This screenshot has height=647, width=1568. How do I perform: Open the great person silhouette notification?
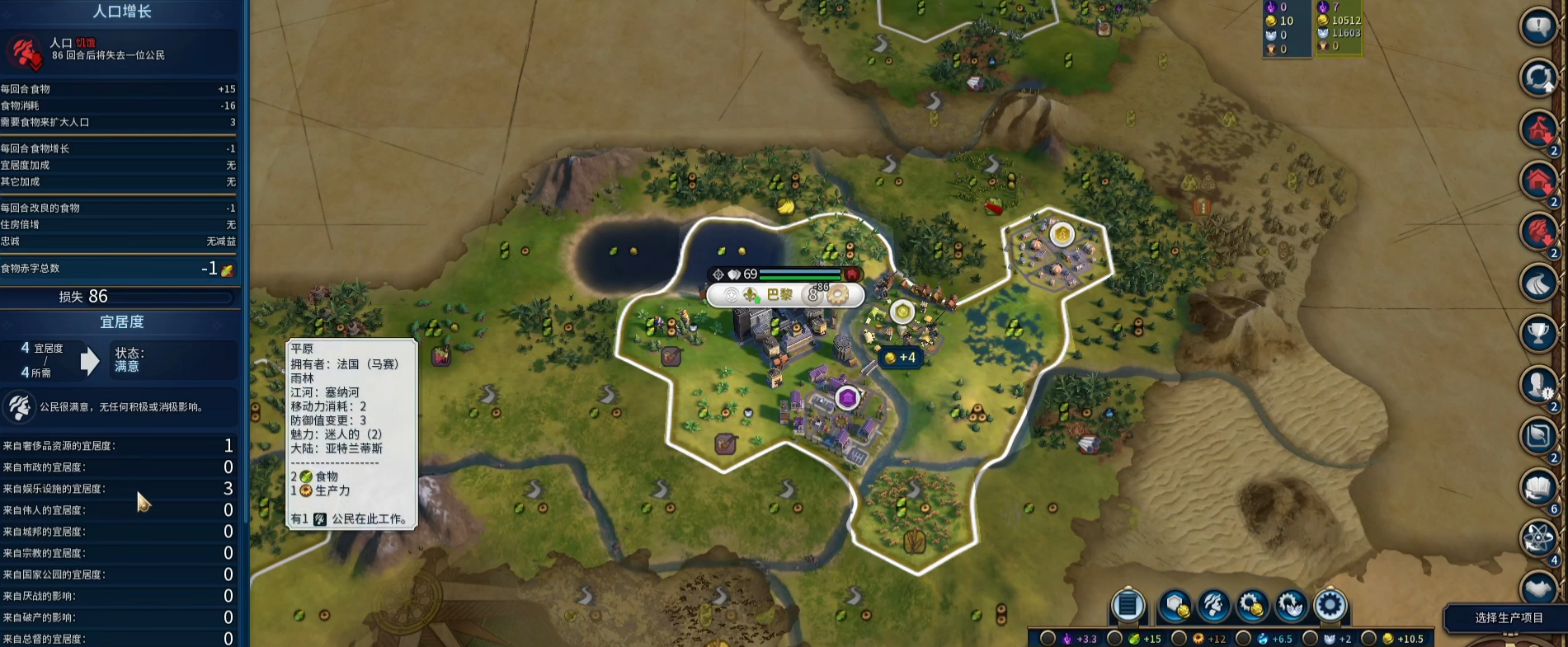[1538, 385]
